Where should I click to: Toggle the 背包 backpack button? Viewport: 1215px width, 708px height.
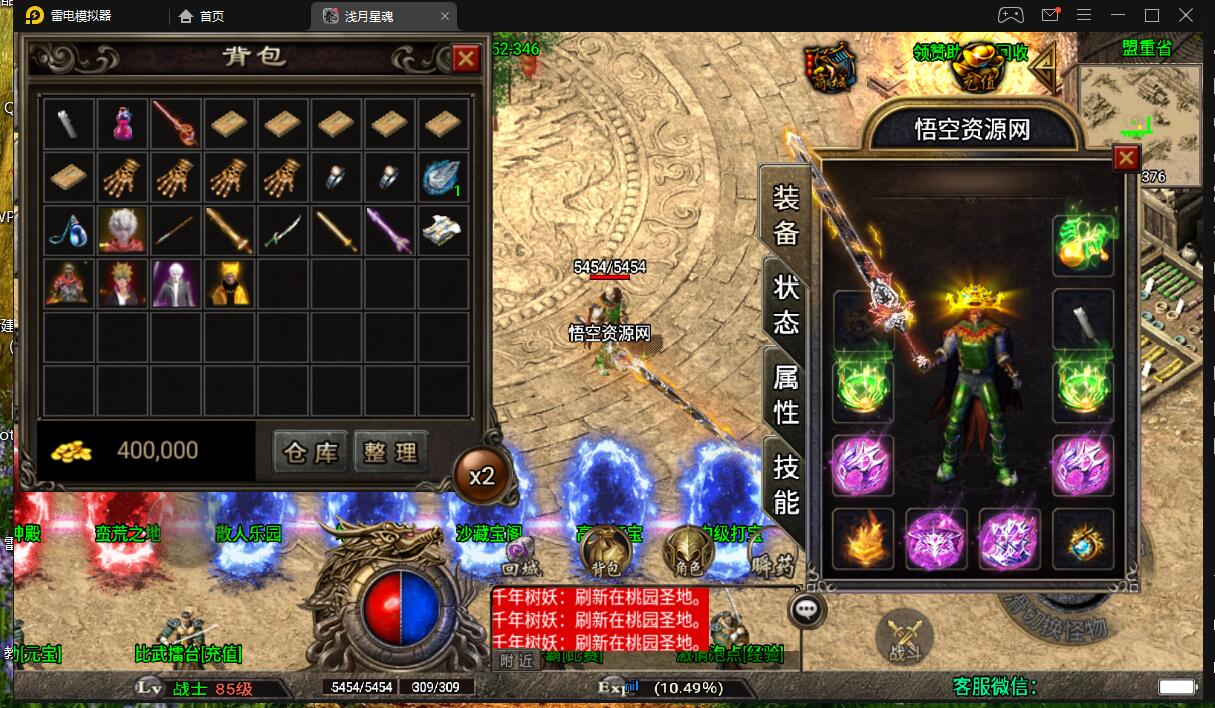(606, 551)
